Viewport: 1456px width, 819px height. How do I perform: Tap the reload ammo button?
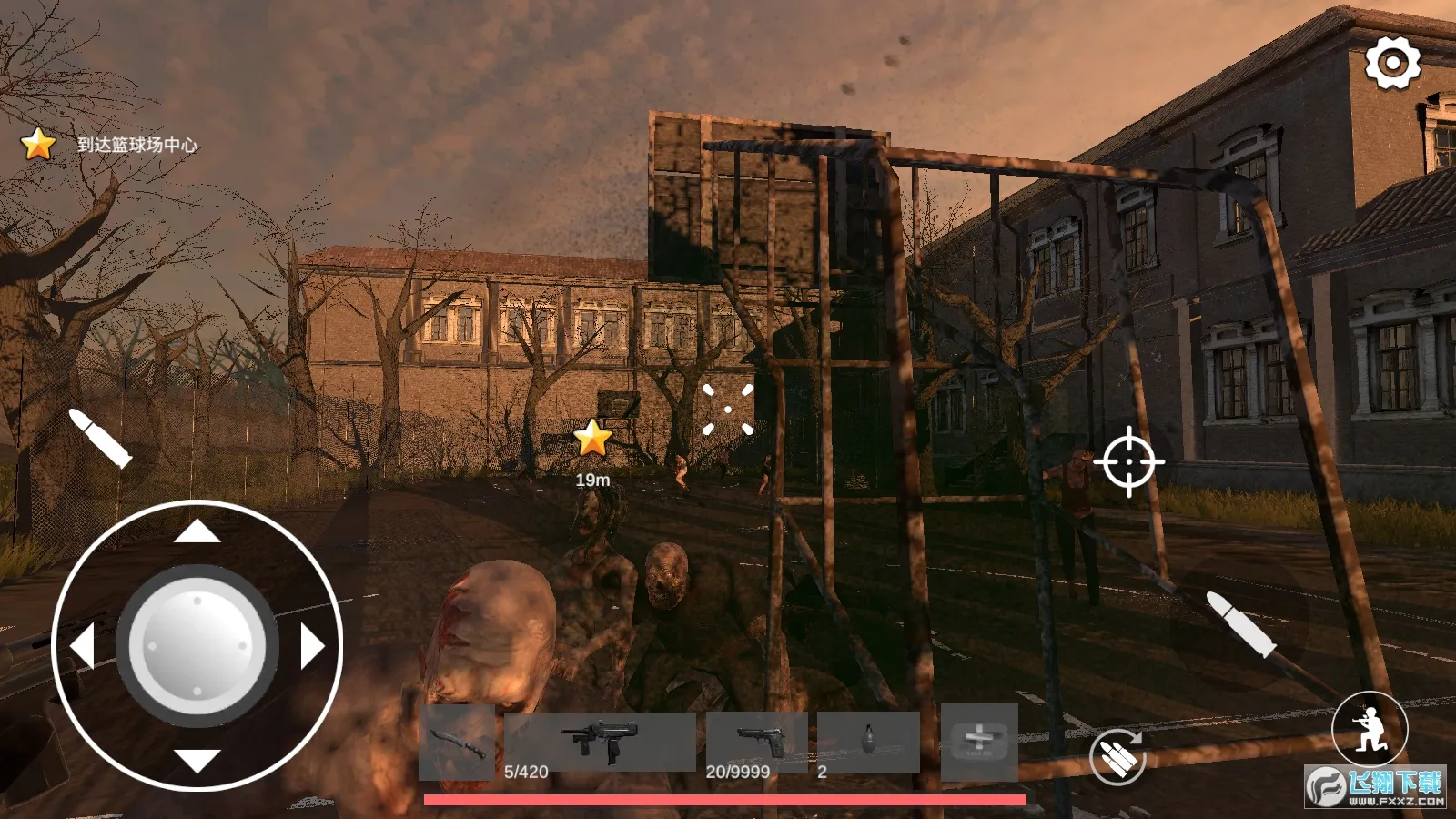[x=1117, y=756]
